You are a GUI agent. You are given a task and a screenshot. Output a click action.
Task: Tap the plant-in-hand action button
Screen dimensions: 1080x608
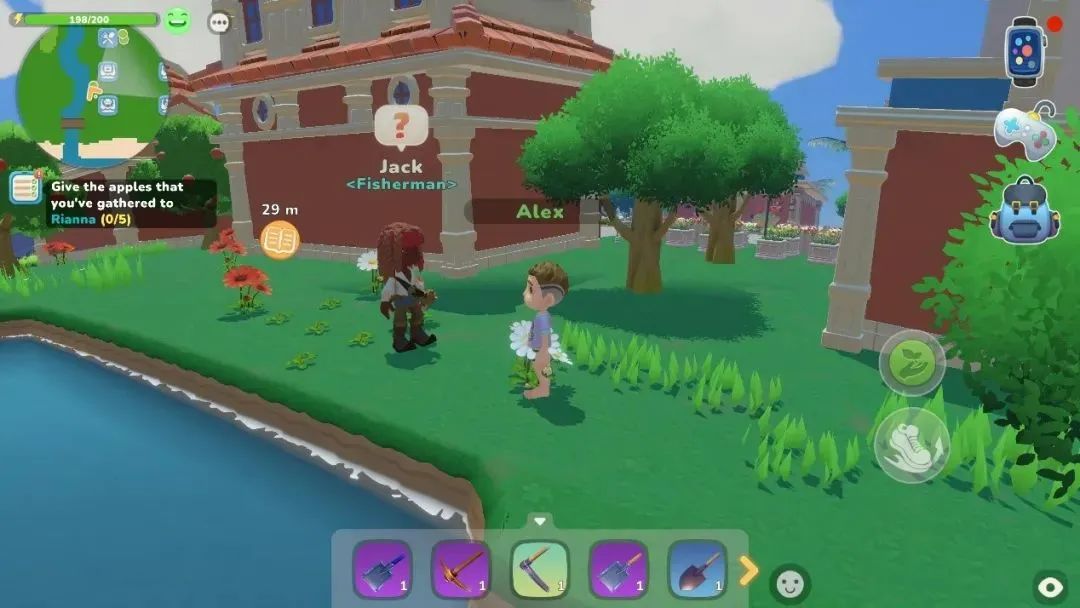[912, 363]
